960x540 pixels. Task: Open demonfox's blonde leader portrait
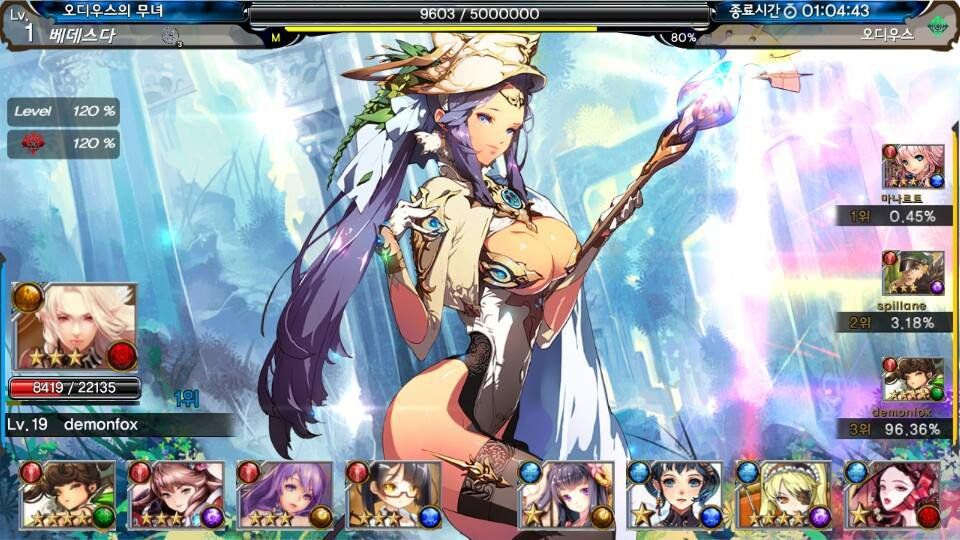[74, 327]
